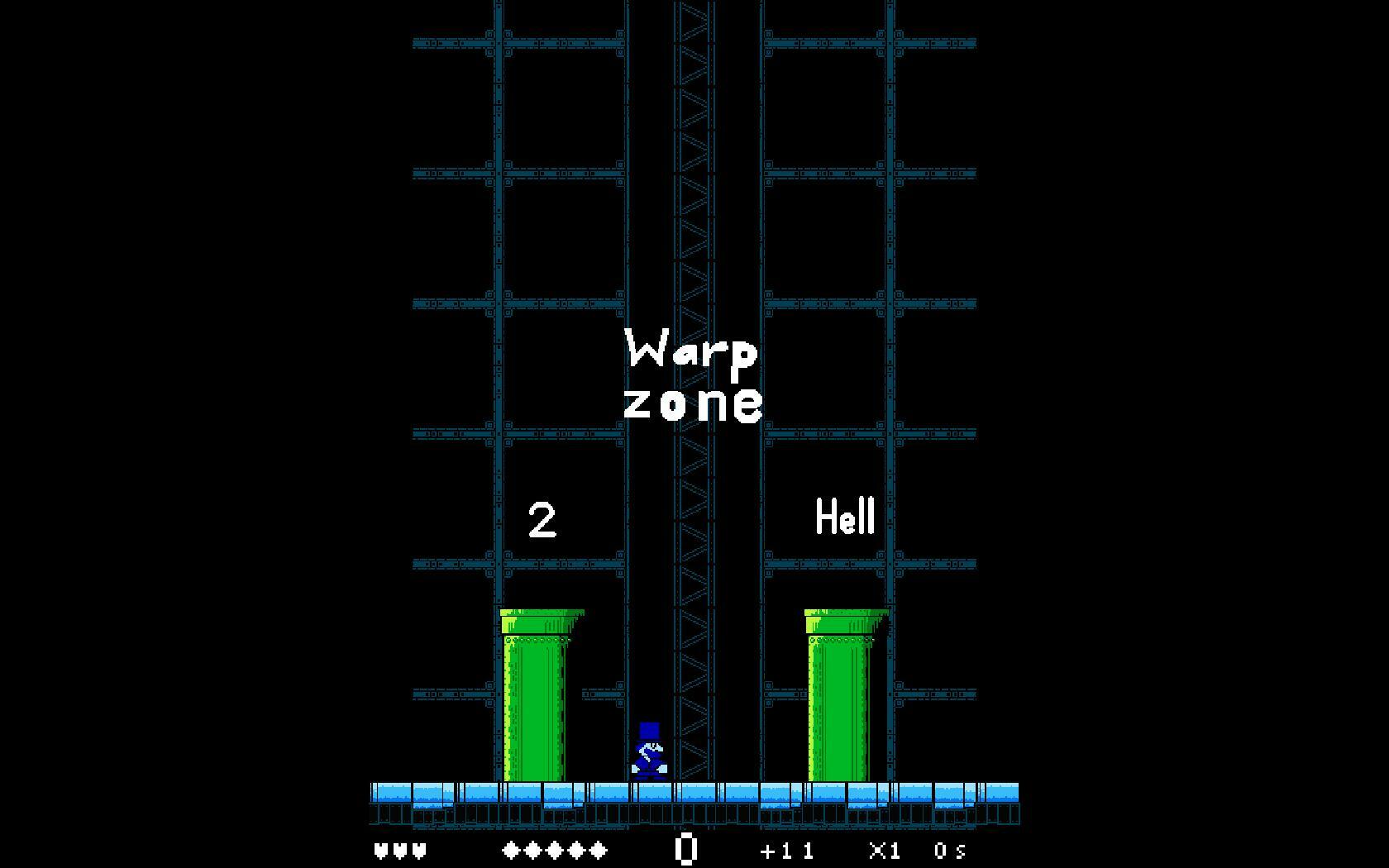Click the 2 warp label
Viewport: 1389px width, 868px height.
(542, 521)
